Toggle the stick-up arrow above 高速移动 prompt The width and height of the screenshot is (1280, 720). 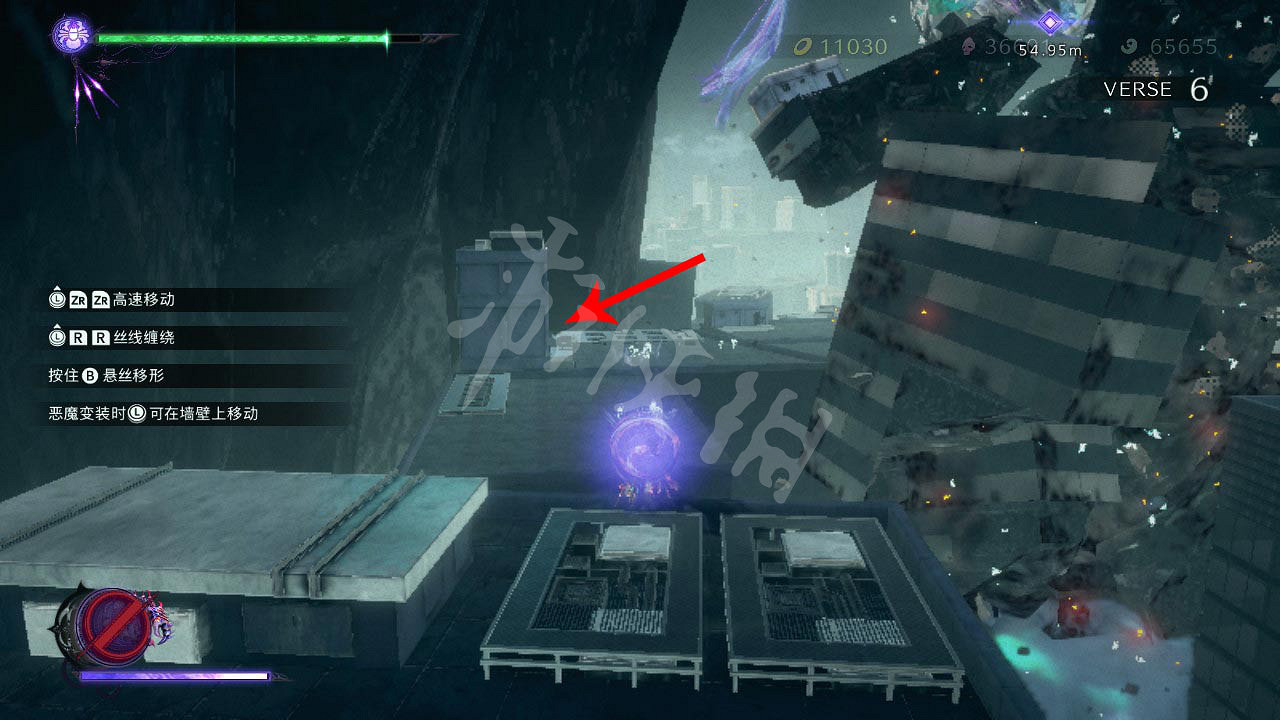[56, 288]
